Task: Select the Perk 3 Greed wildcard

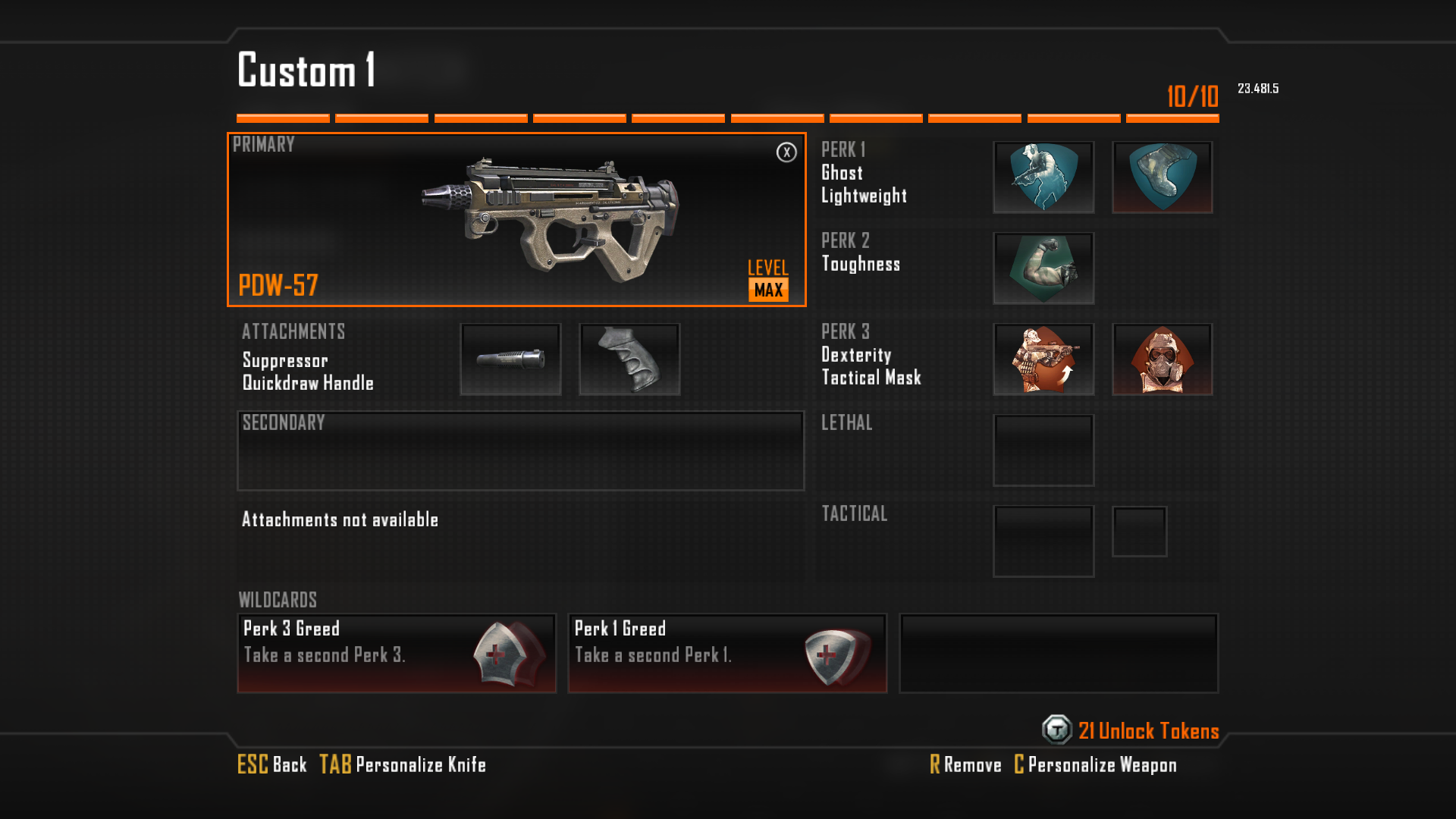Action: point(397,653)
